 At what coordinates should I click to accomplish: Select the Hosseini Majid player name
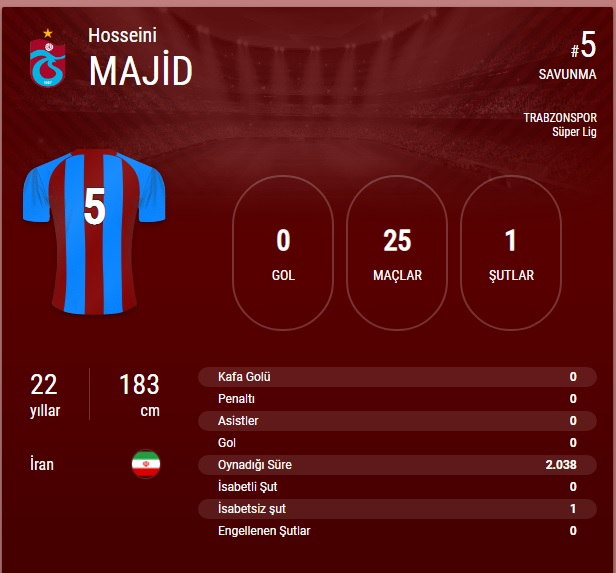point(140,58)
